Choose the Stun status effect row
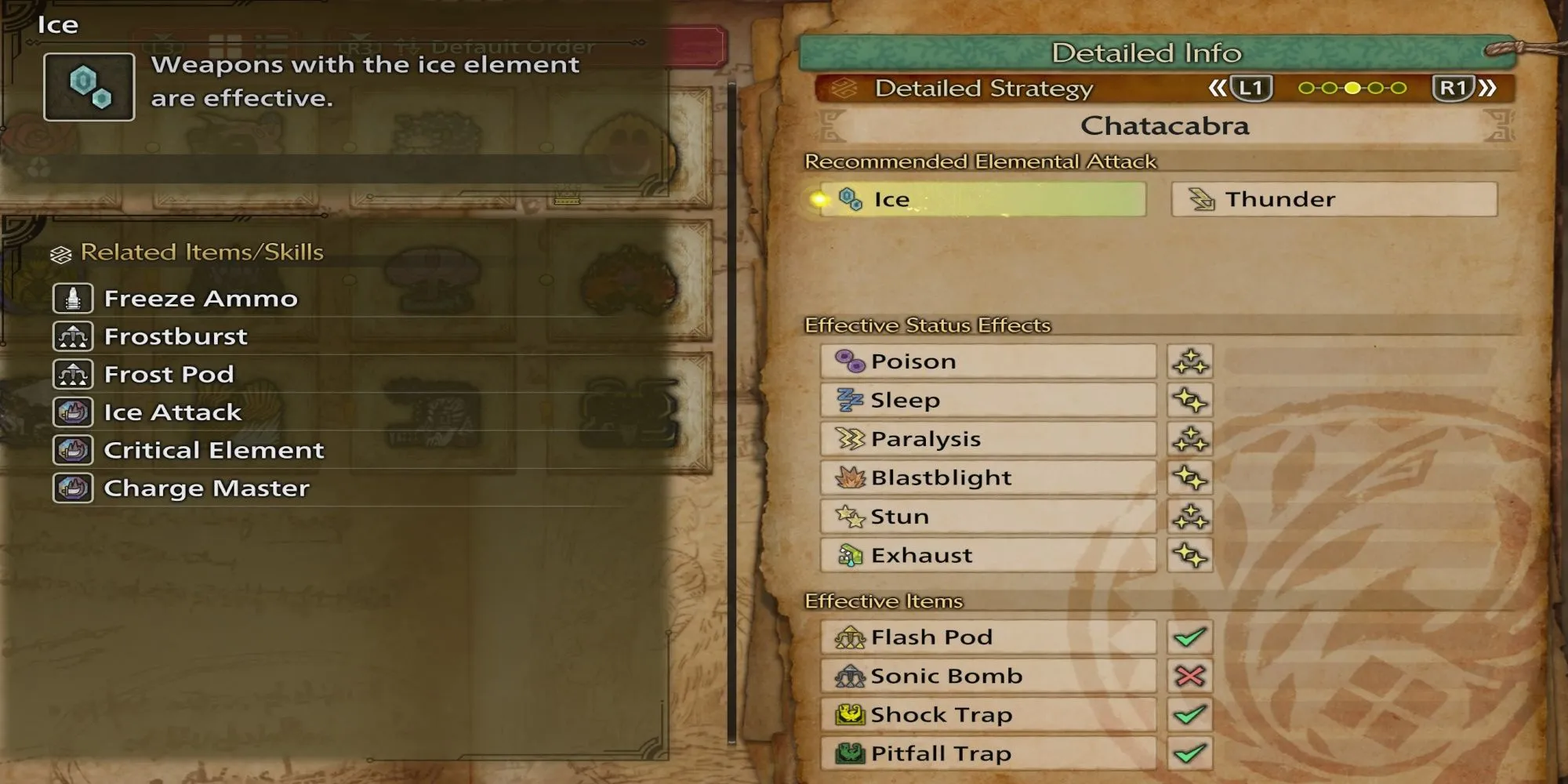The height and width of the screenshot is (784, 1568). tap(988, 517)
